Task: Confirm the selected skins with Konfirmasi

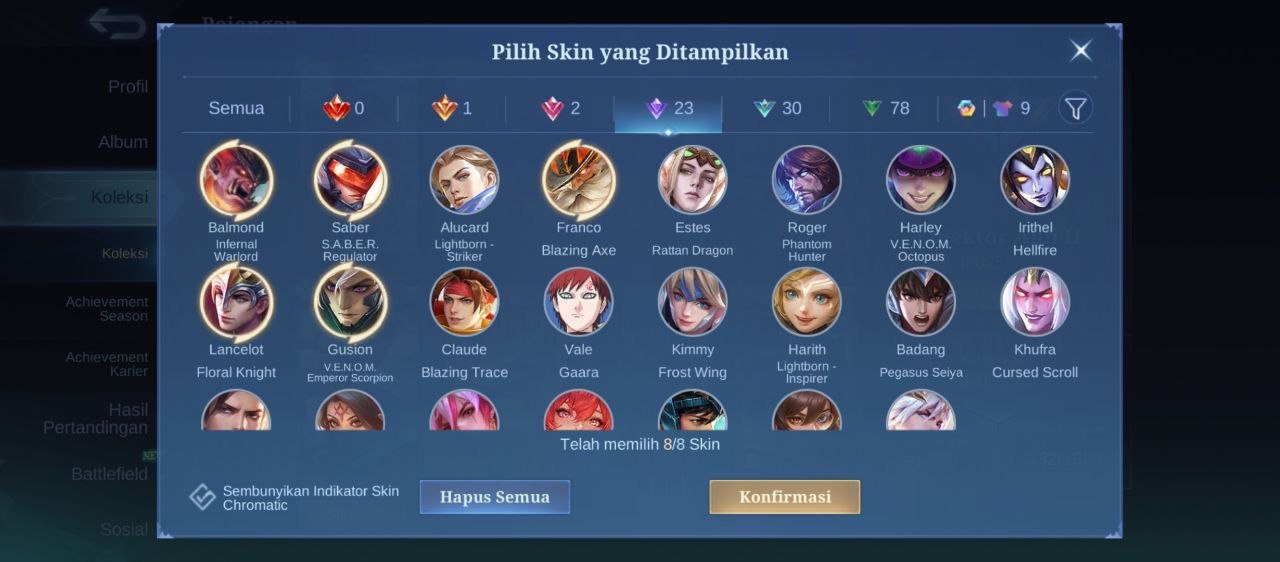Action: click(784, 497)
